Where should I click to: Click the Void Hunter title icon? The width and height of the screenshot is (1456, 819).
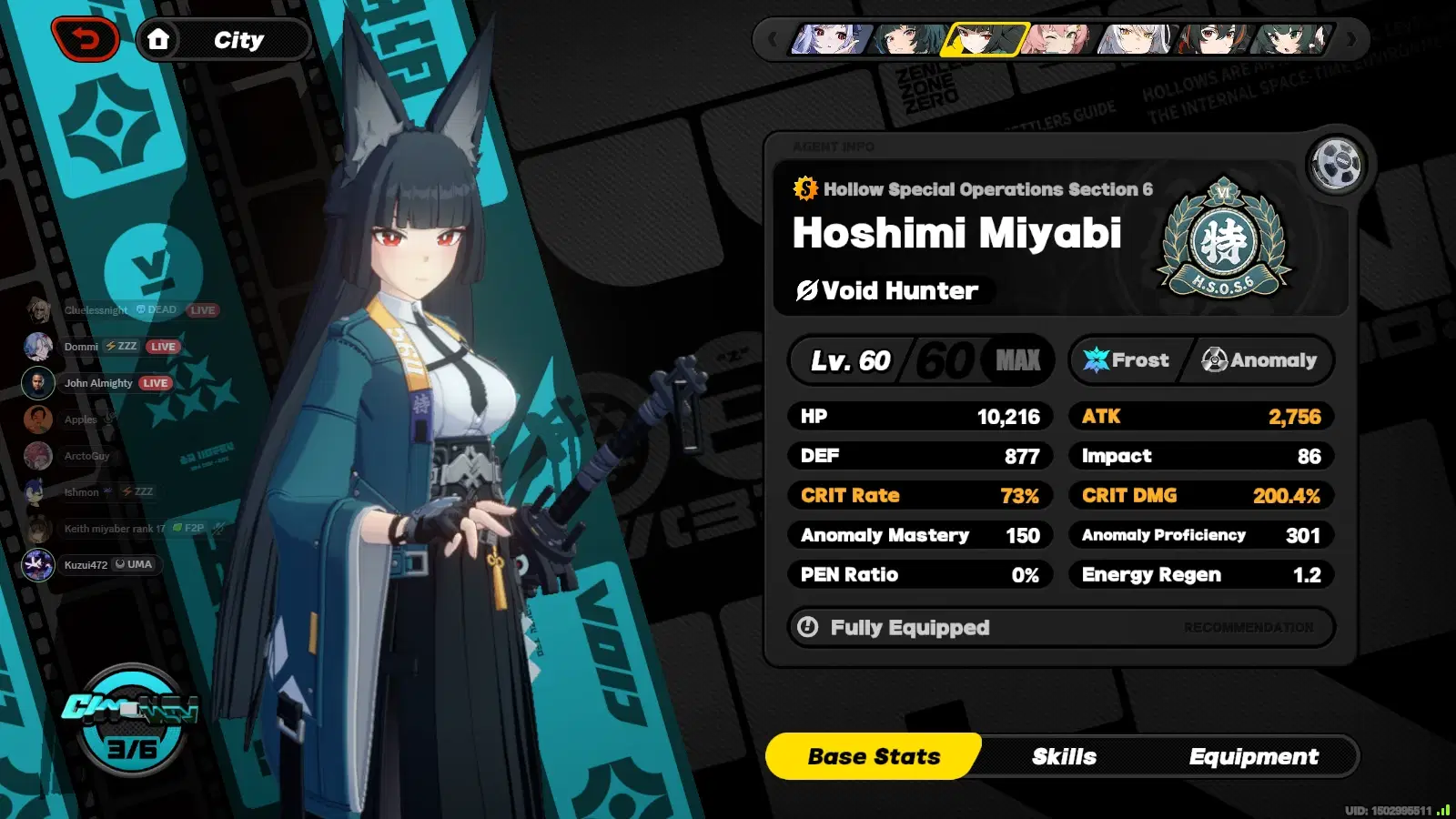[x=806, y=291]
